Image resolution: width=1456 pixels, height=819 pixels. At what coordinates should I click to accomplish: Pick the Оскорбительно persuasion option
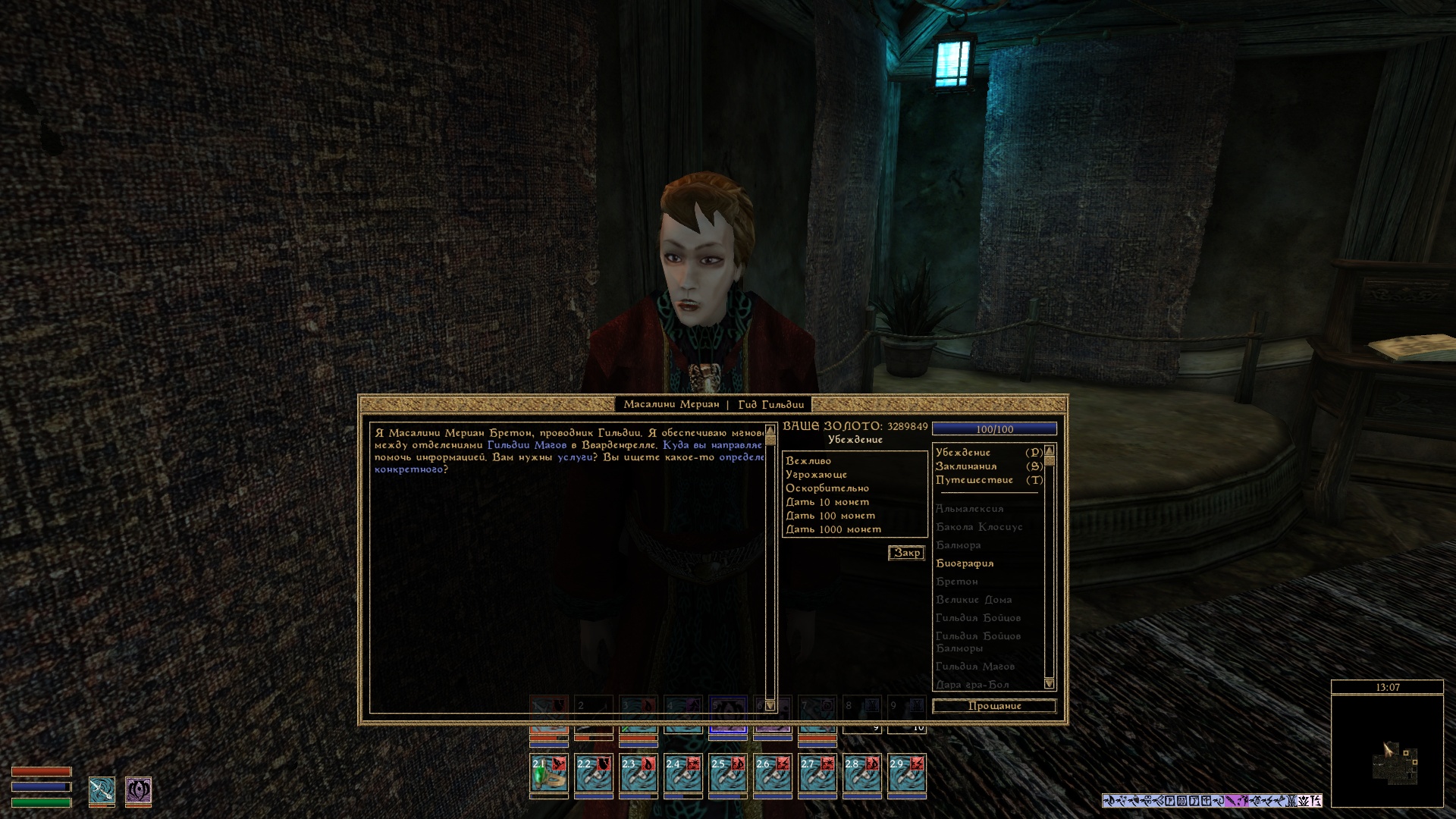(x=827, y=488)
